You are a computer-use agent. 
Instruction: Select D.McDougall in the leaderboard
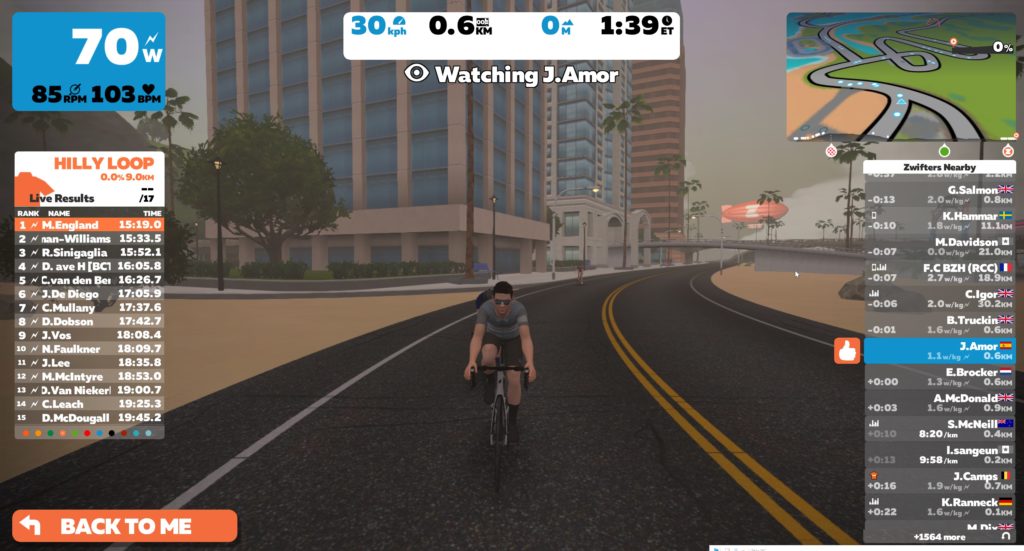coord(89,417)
